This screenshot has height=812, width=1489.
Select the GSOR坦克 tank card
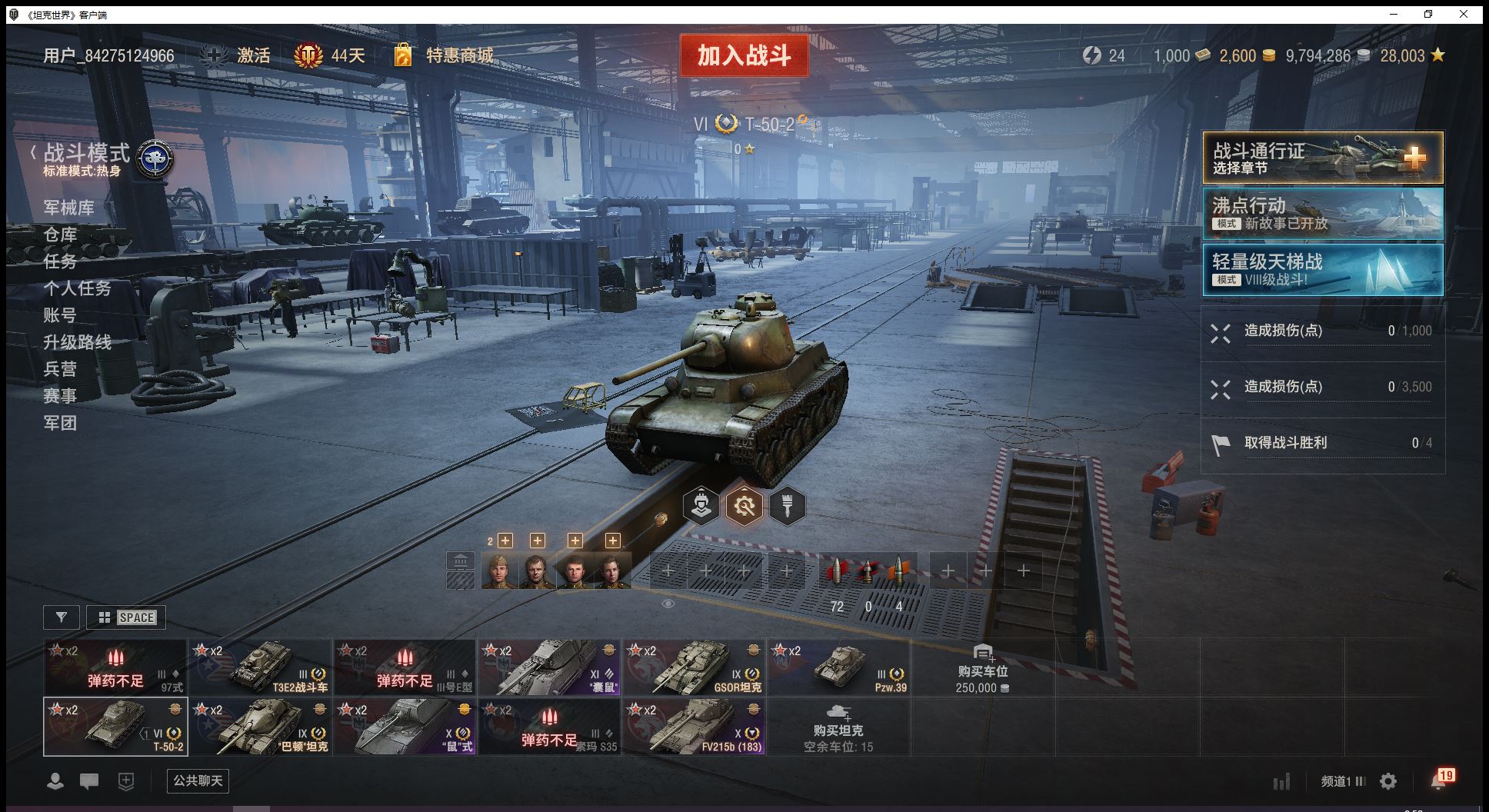[694, 667]
